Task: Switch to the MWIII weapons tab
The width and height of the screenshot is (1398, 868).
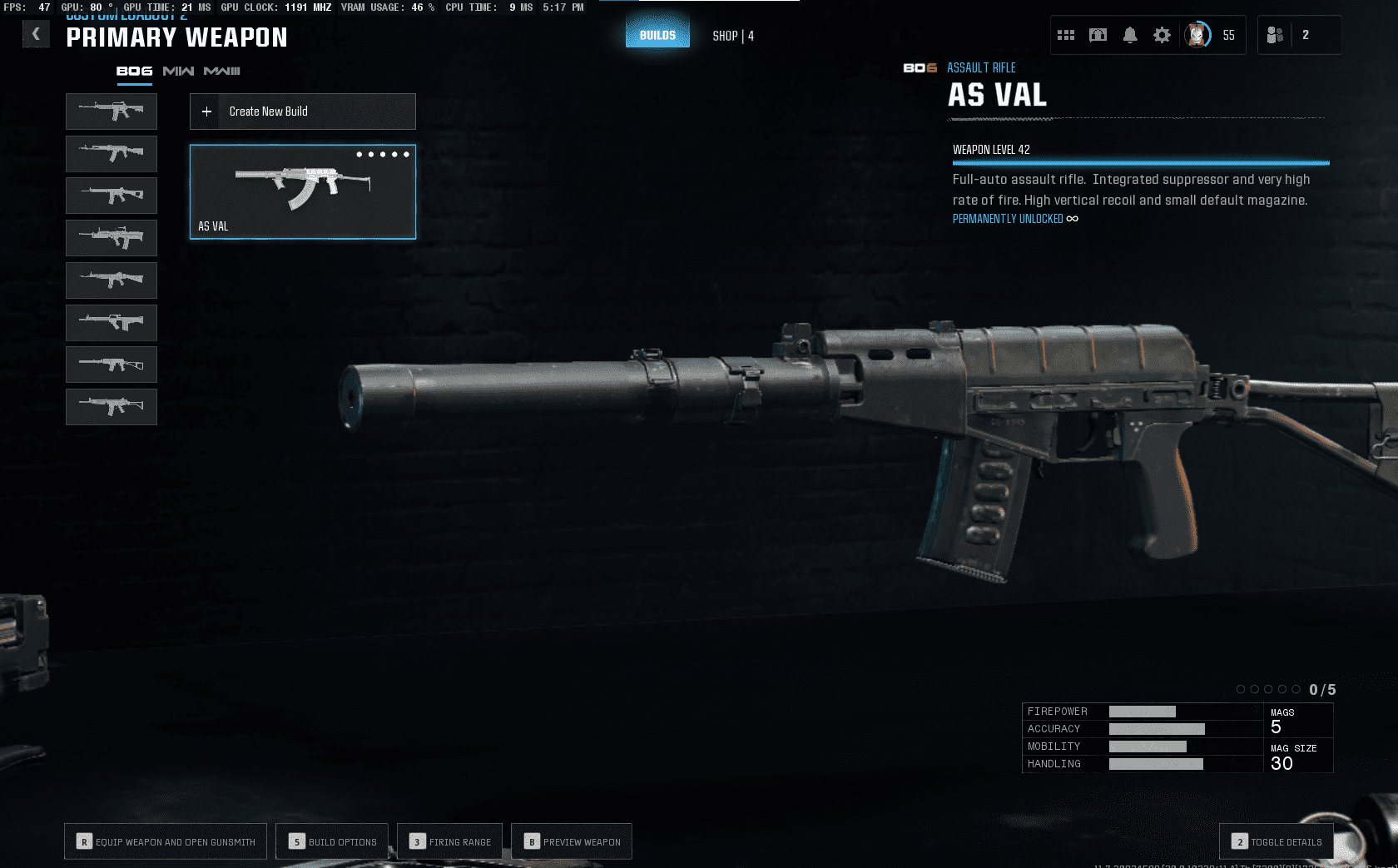Action: click(221, 72)
